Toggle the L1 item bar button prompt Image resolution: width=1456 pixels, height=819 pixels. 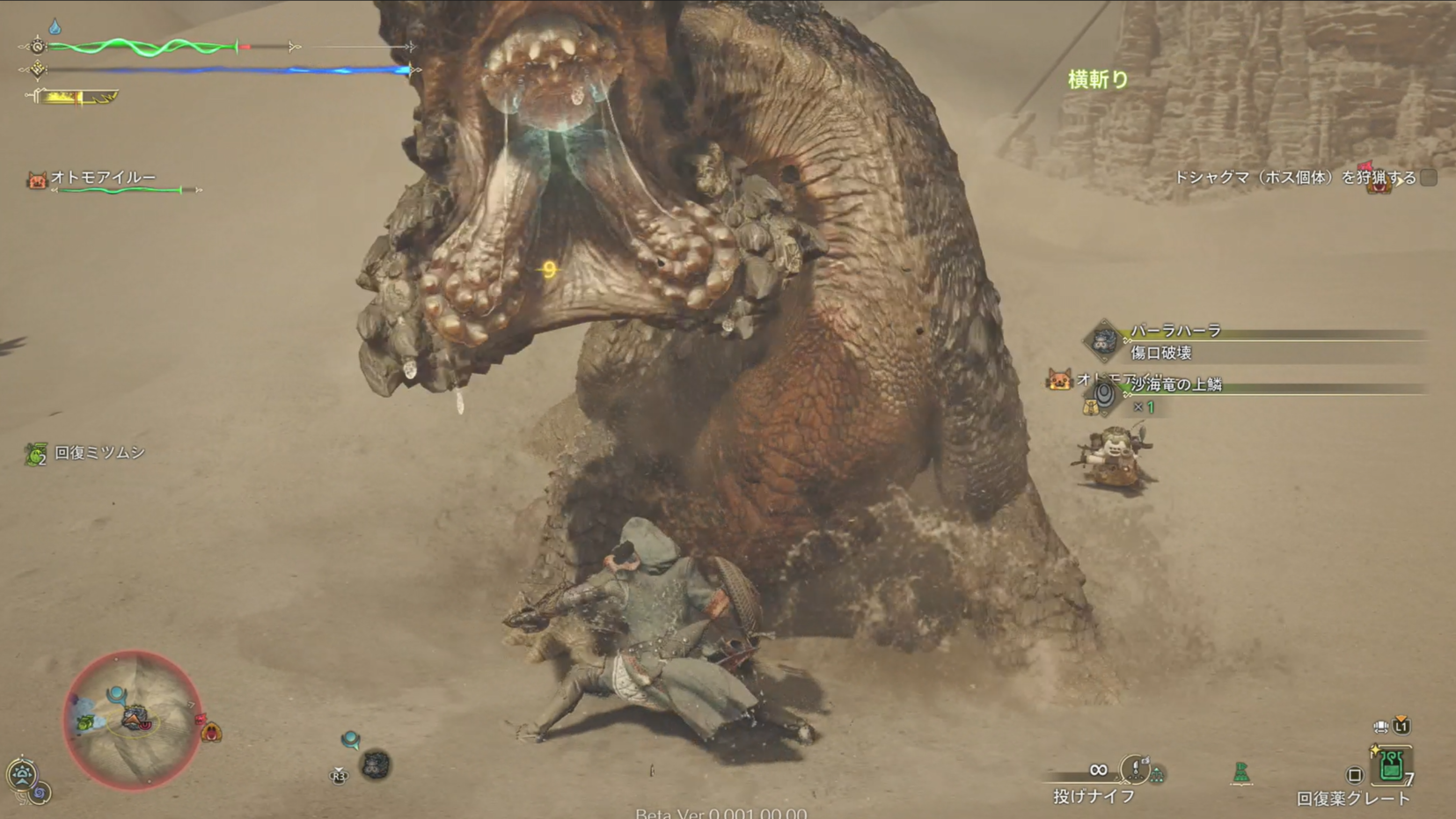pyautogui.click(x=1401, y=727)
